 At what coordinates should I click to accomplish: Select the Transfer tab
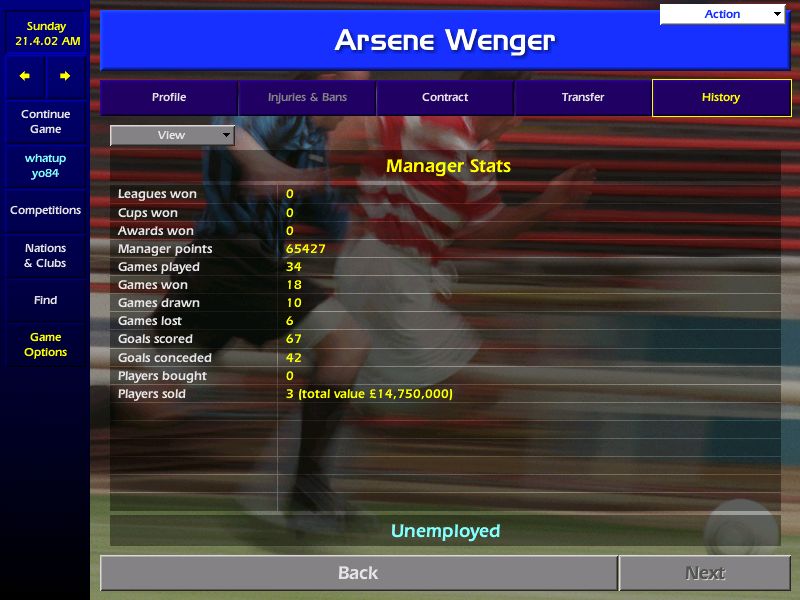point(582,98)
